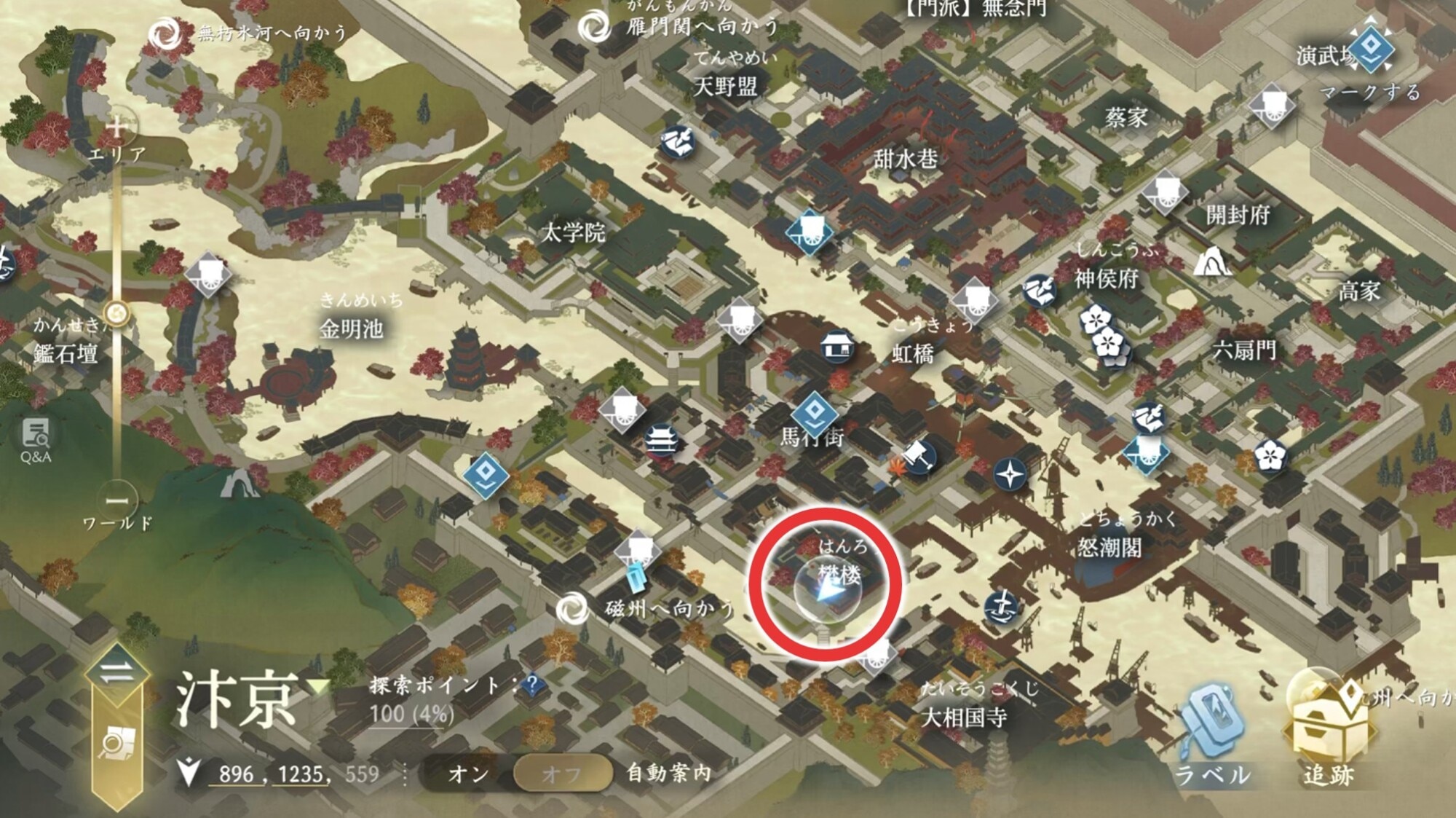The height and width of the screenshot is (818, 1456).
Task: Zoom out the map with the minus button
Action: tap(116, 500)
